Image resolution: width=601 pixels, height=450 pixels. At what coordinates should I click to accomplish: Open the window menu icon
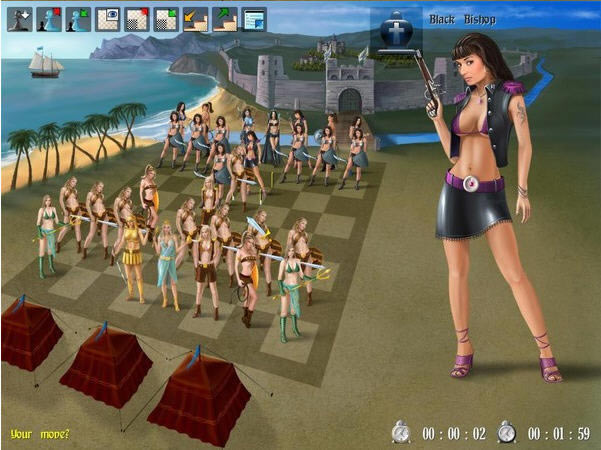coord(254,18)
